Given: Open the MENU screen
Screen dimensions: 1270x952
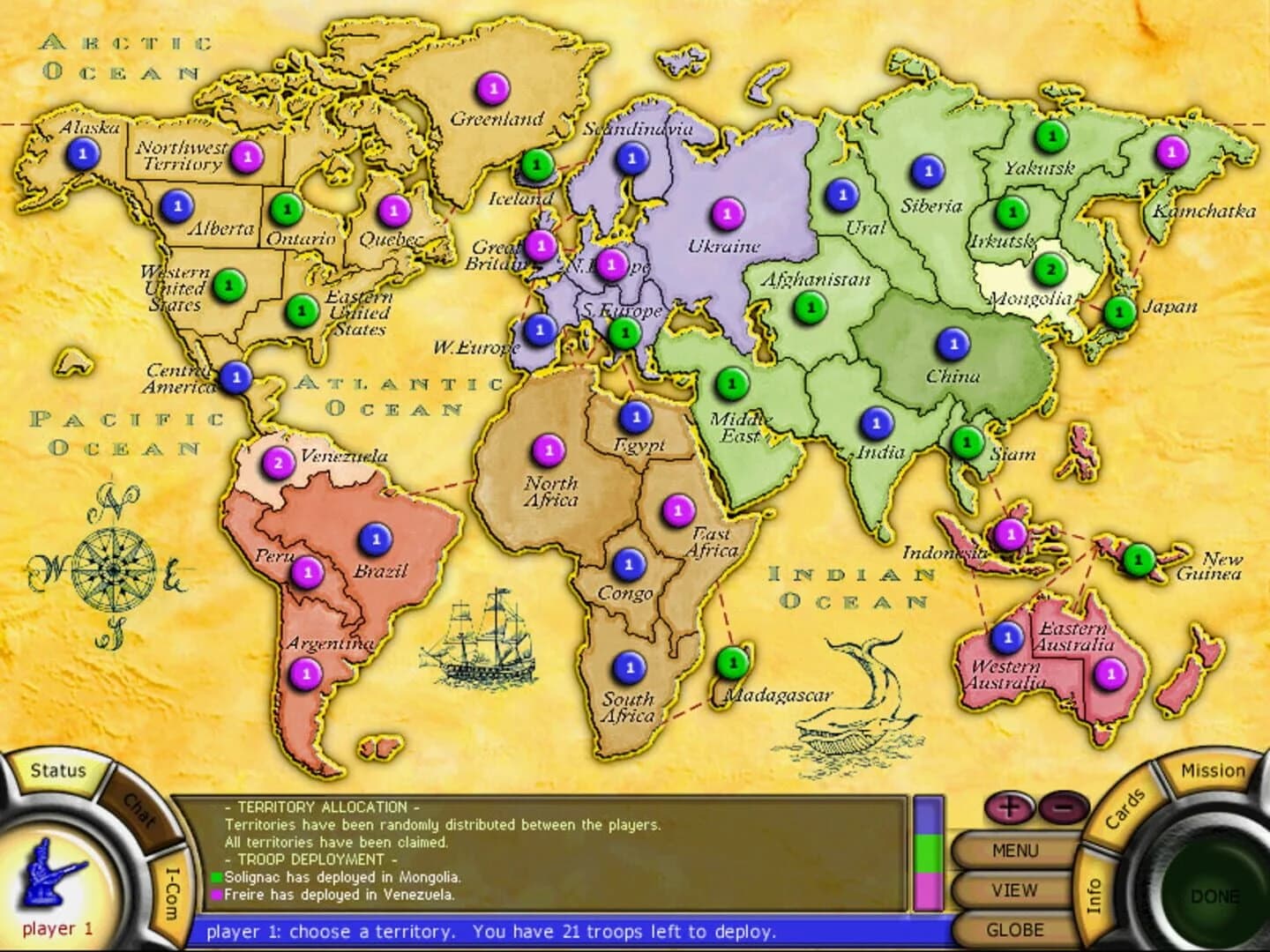Looking at the screenshot, I should (x=1017, y=850).
